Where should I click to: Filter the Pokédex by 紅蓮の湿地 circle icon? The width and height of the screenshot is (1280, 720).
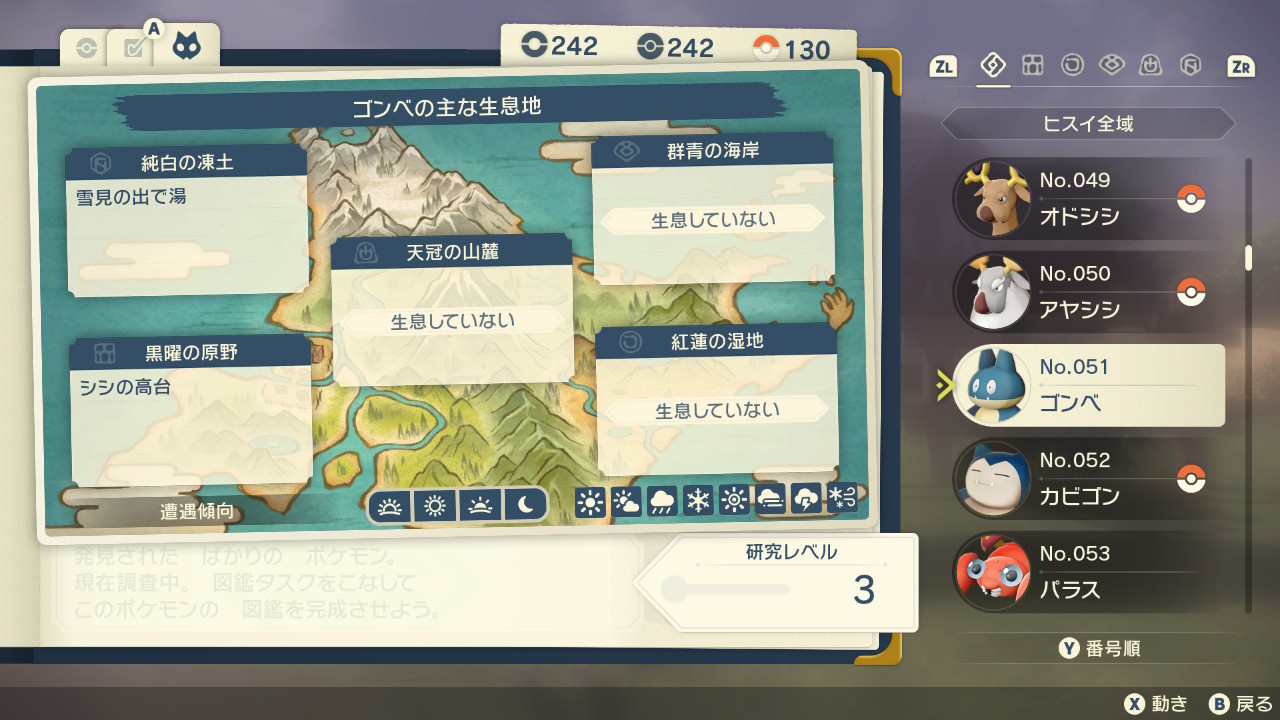pos(1072,66)
